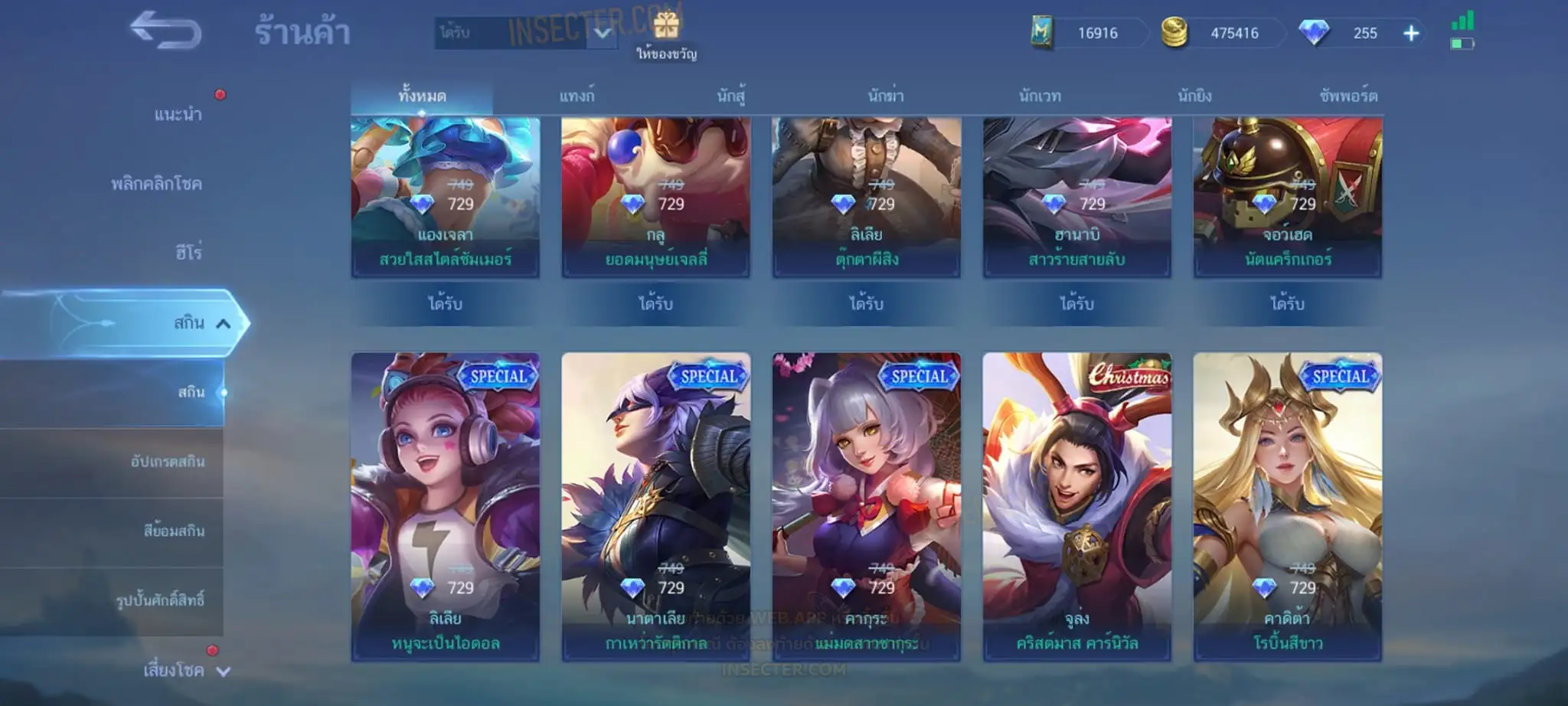The image size is (1568, 706).
Task: Switch to the ทั้งหมด tab
Action: [x=422, y=96]
